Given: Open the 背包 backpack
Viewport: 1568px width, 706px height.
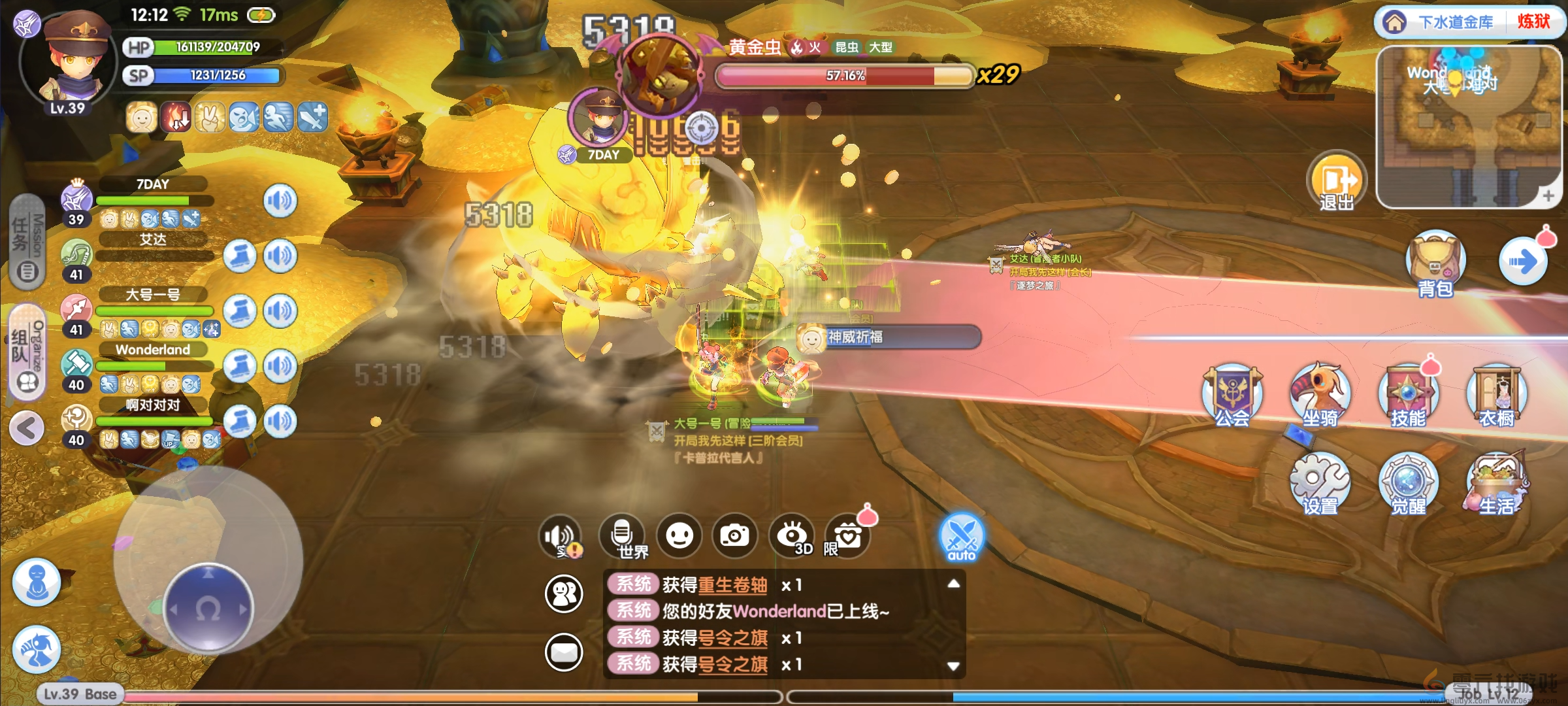Looking at the screenshot, I should pyautogui.click(x=1435, y=265).
